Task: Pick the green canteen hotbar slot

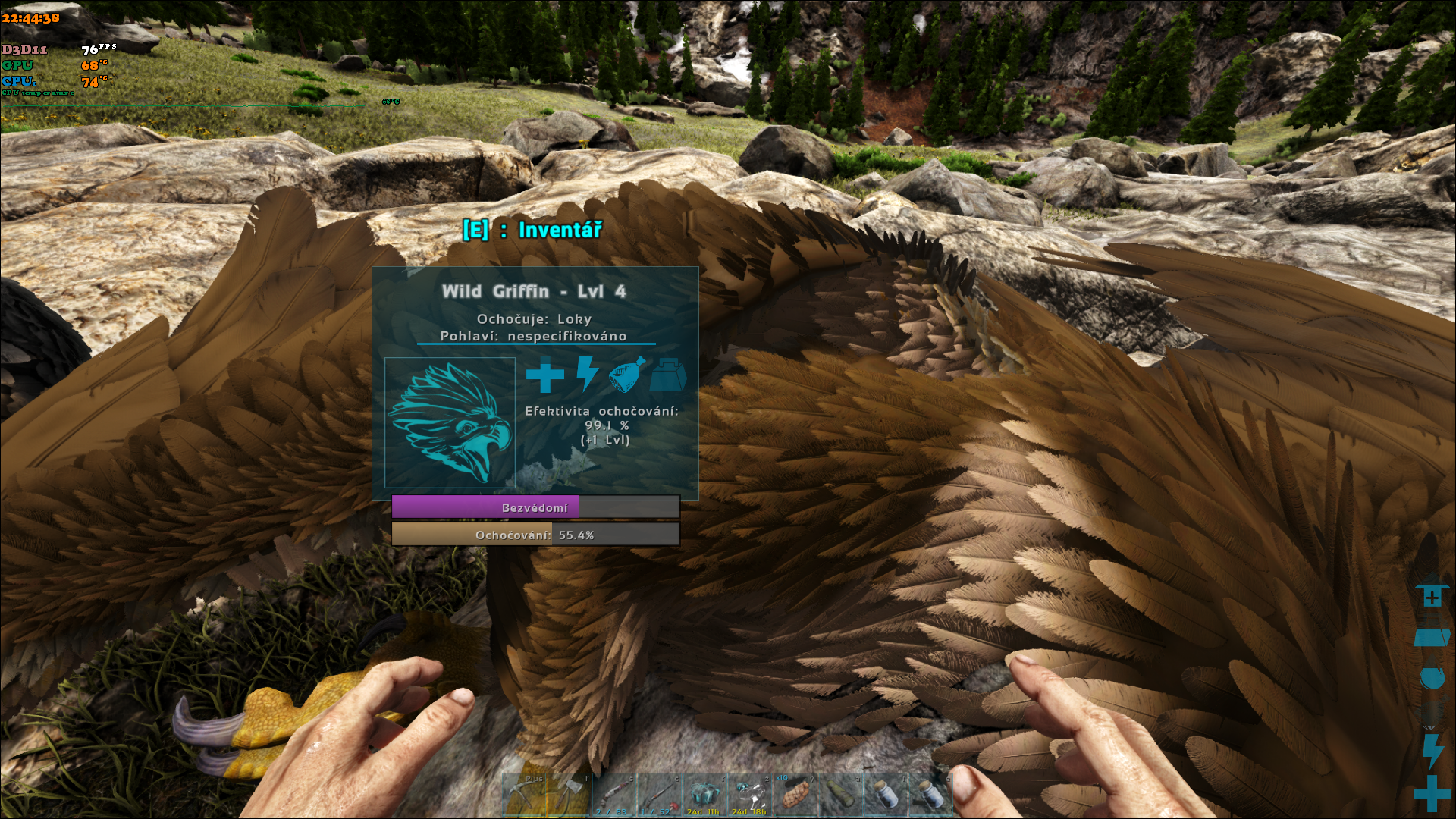Action: [840, 795]
